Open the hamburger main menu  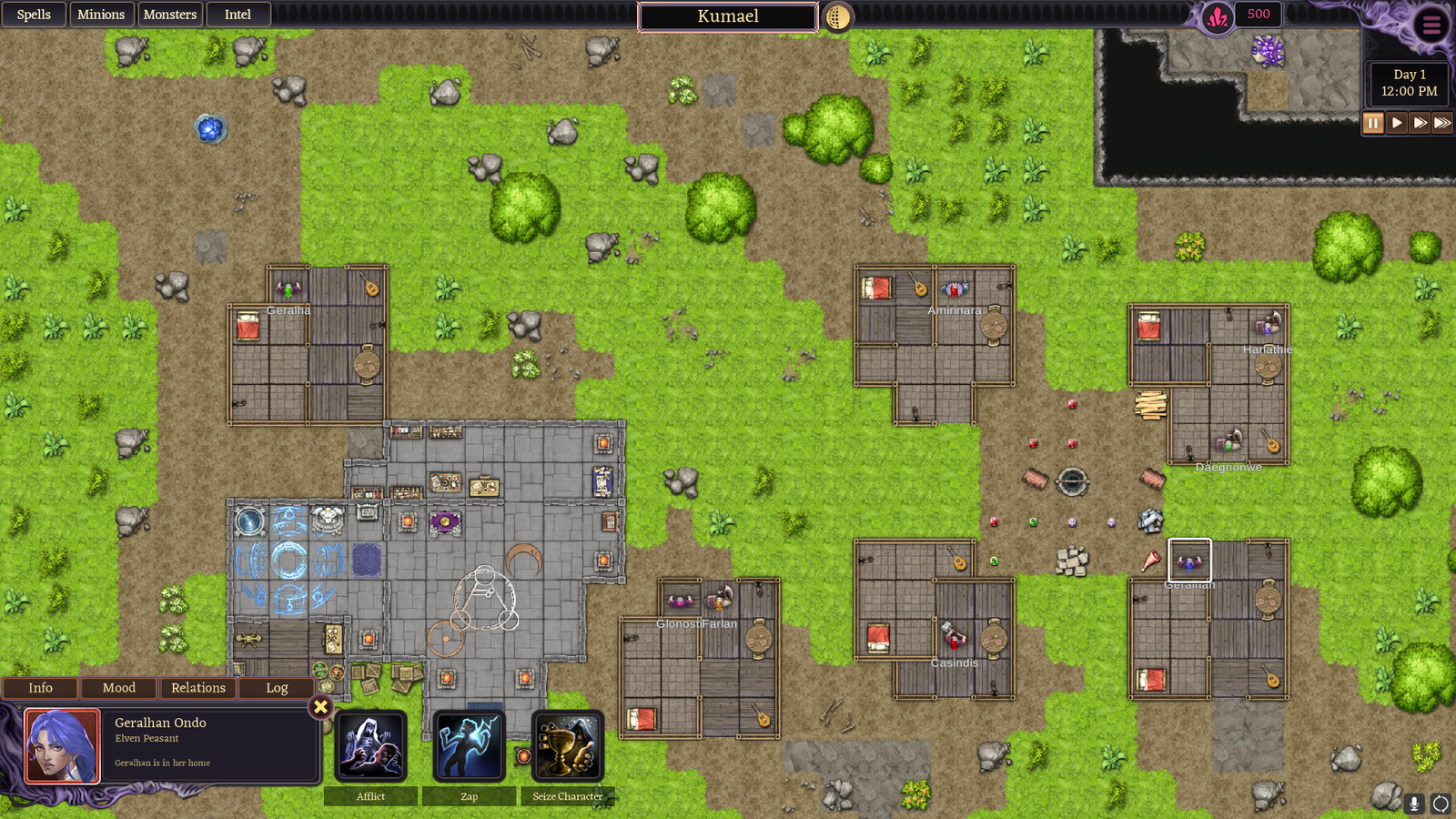pyautogui.click(x=1431, y=25)
